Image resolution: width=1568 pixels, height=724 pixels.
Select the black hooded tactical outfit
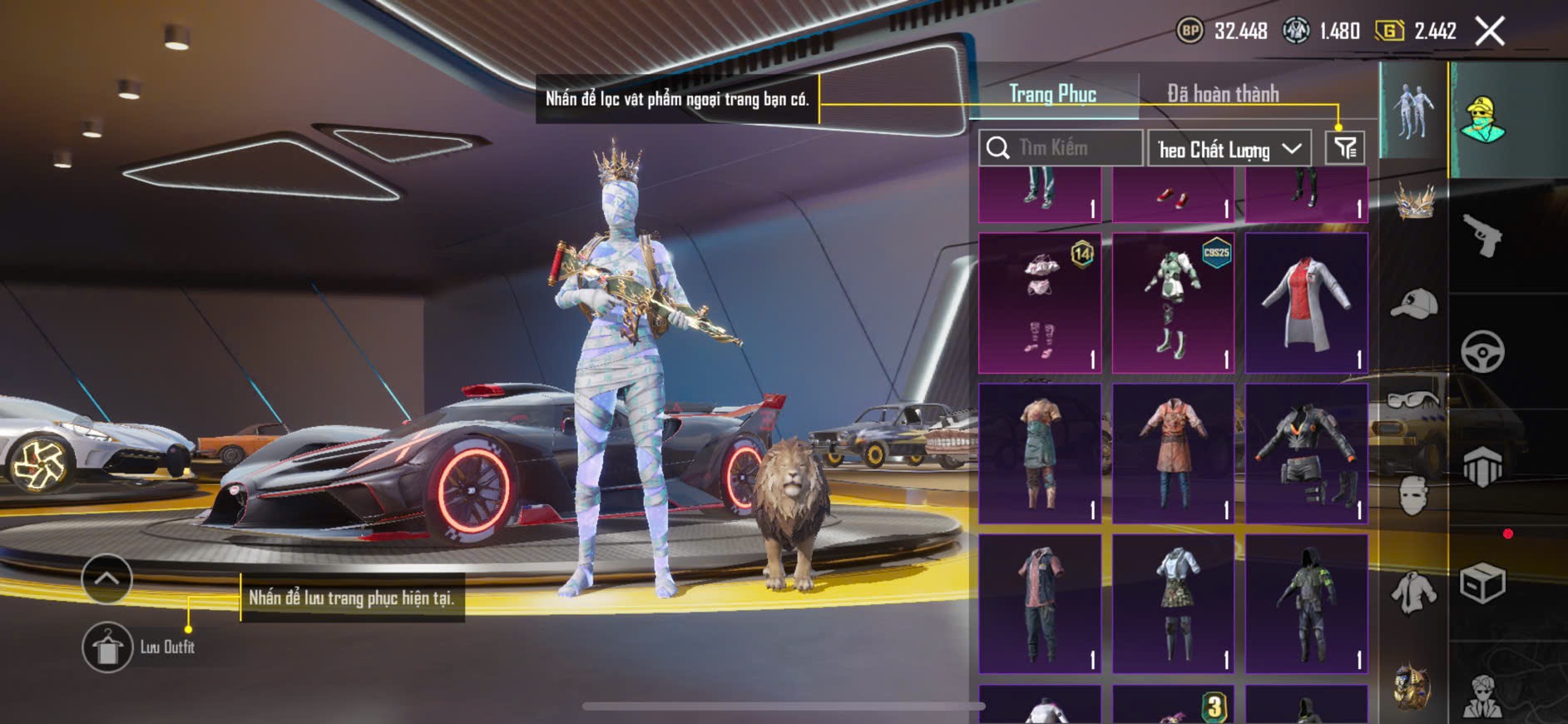(1306, 604)
